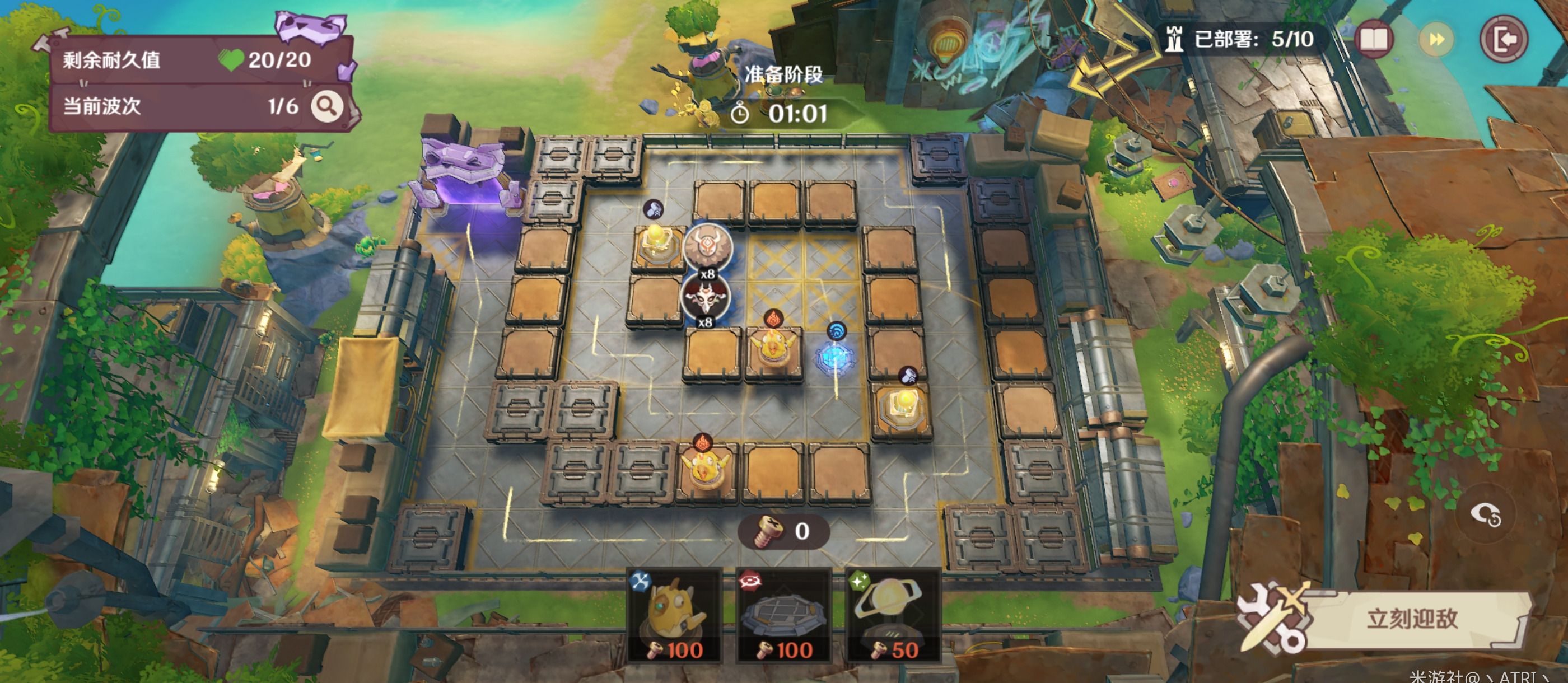Reset the camera view with the rotate icon

point(1485,515)
